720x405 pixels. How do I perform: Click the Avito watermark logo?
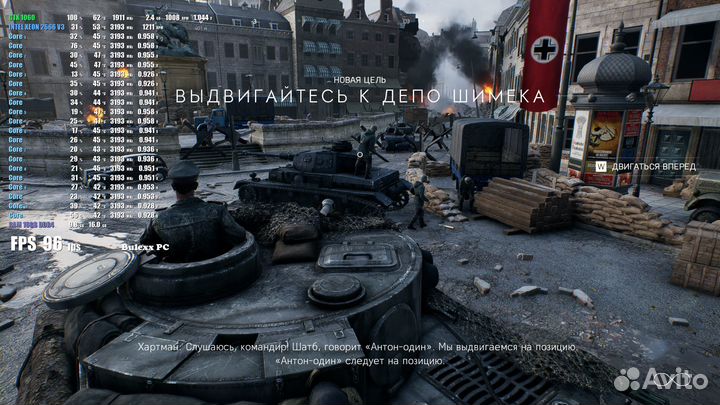[x=655, y=379]
